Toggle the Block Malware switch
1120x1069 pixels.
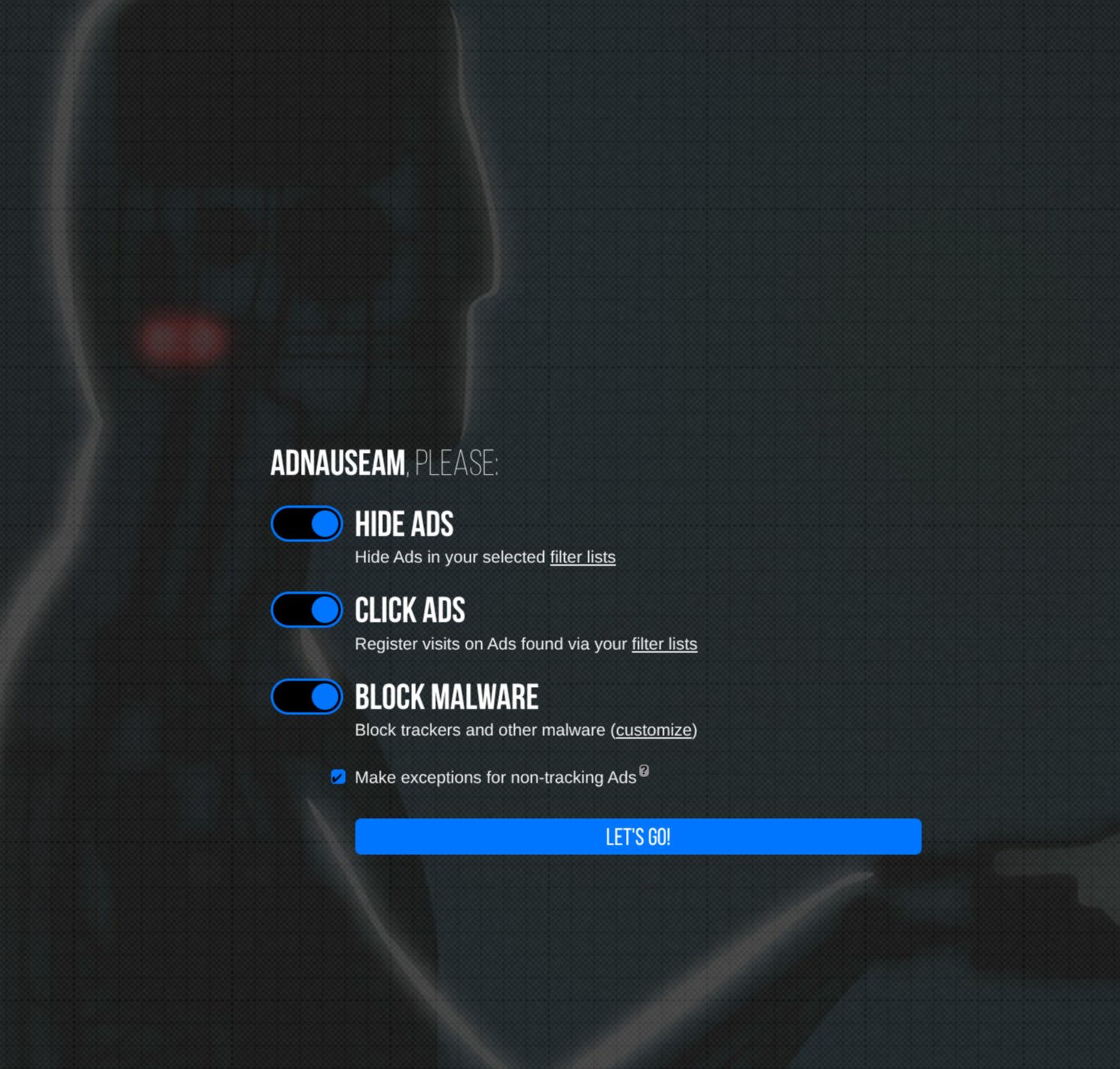[x=307, y=697]
